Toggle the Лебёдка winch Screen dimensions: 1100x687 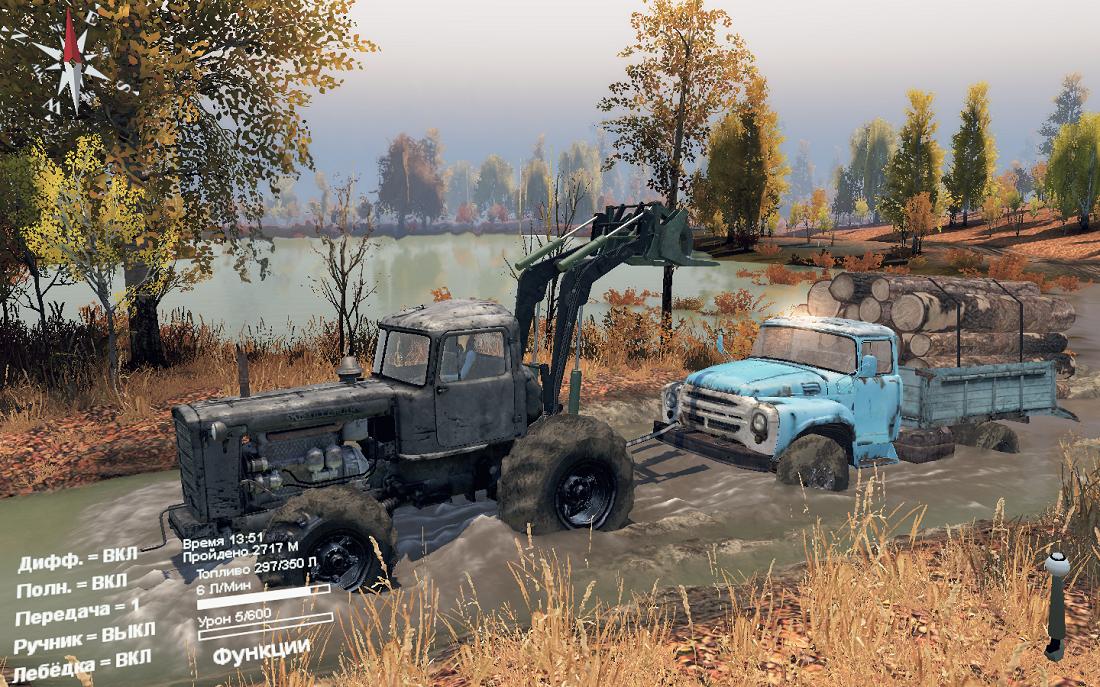(x=83, y=661)
